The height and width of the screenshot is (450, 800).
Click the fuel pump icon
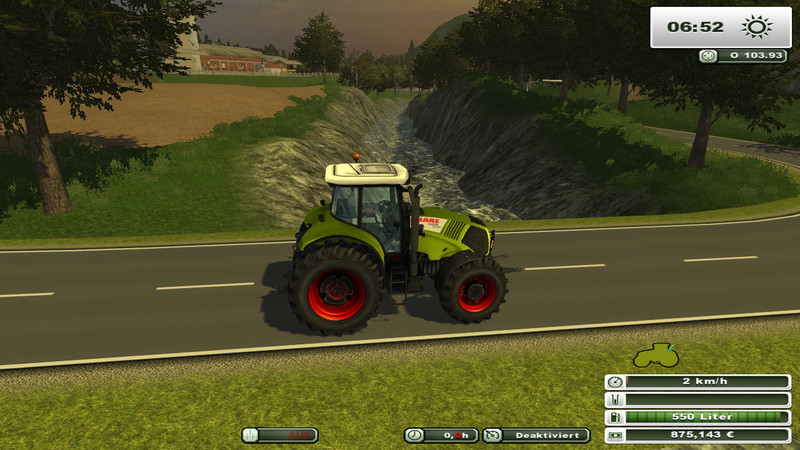pyautogui.click(x=615, y=417)
